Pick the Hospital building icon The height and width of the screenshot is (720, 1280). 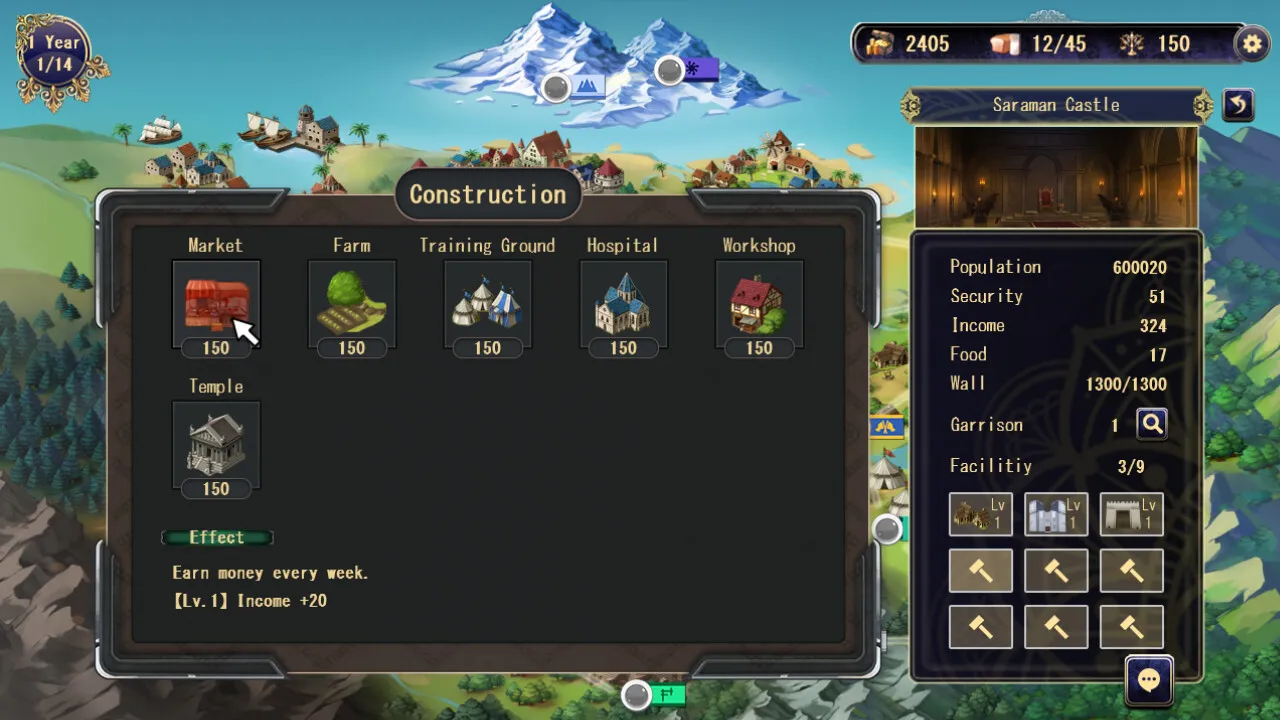(x=623, y=305)
